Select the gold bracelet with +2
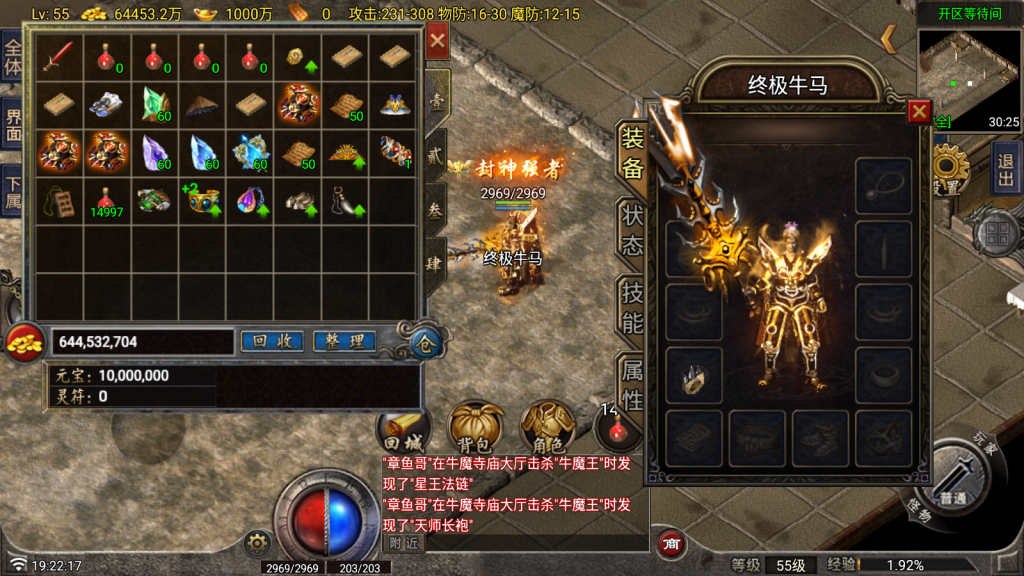Screen dimensions: 1024x576 pos(203,201)
